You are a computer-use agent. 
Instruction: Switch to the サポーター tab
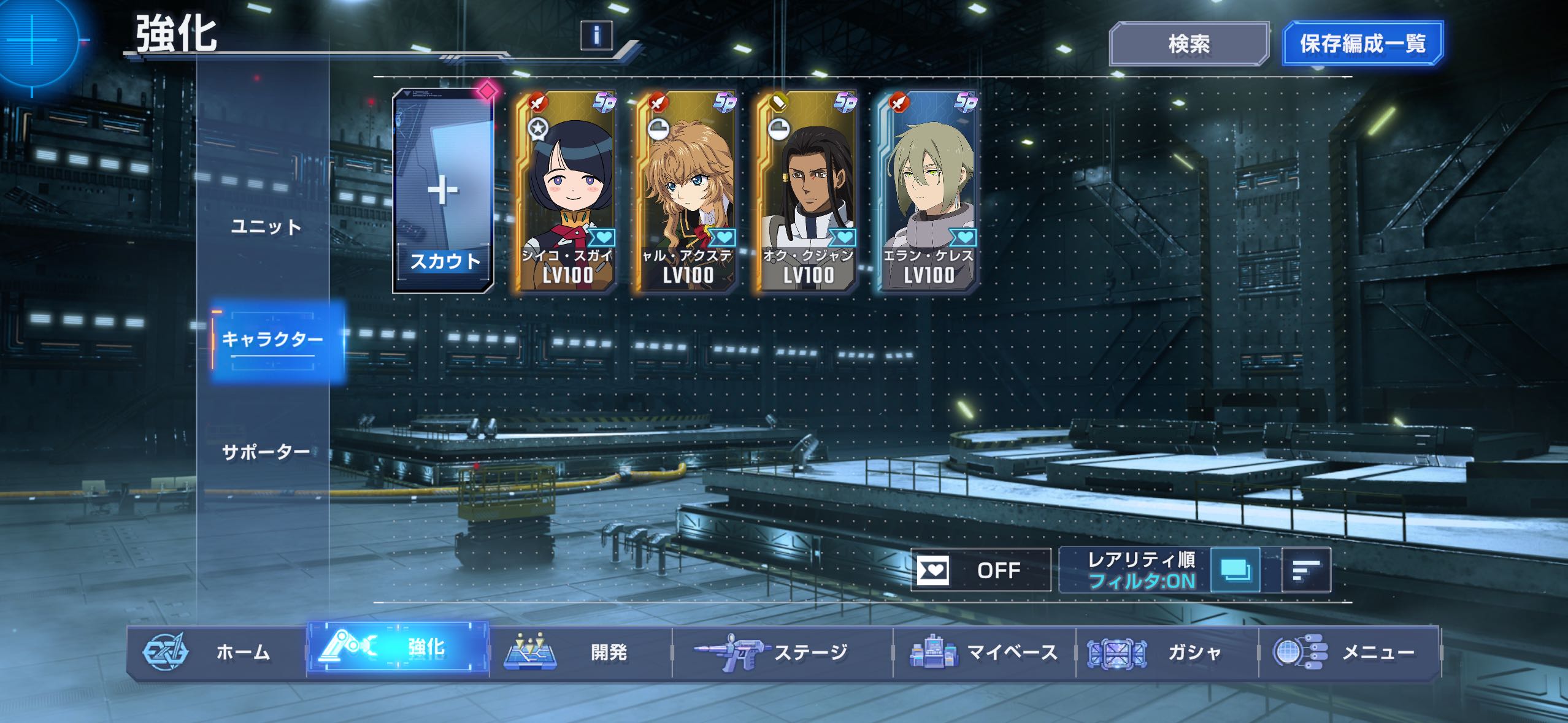(266, 452)
